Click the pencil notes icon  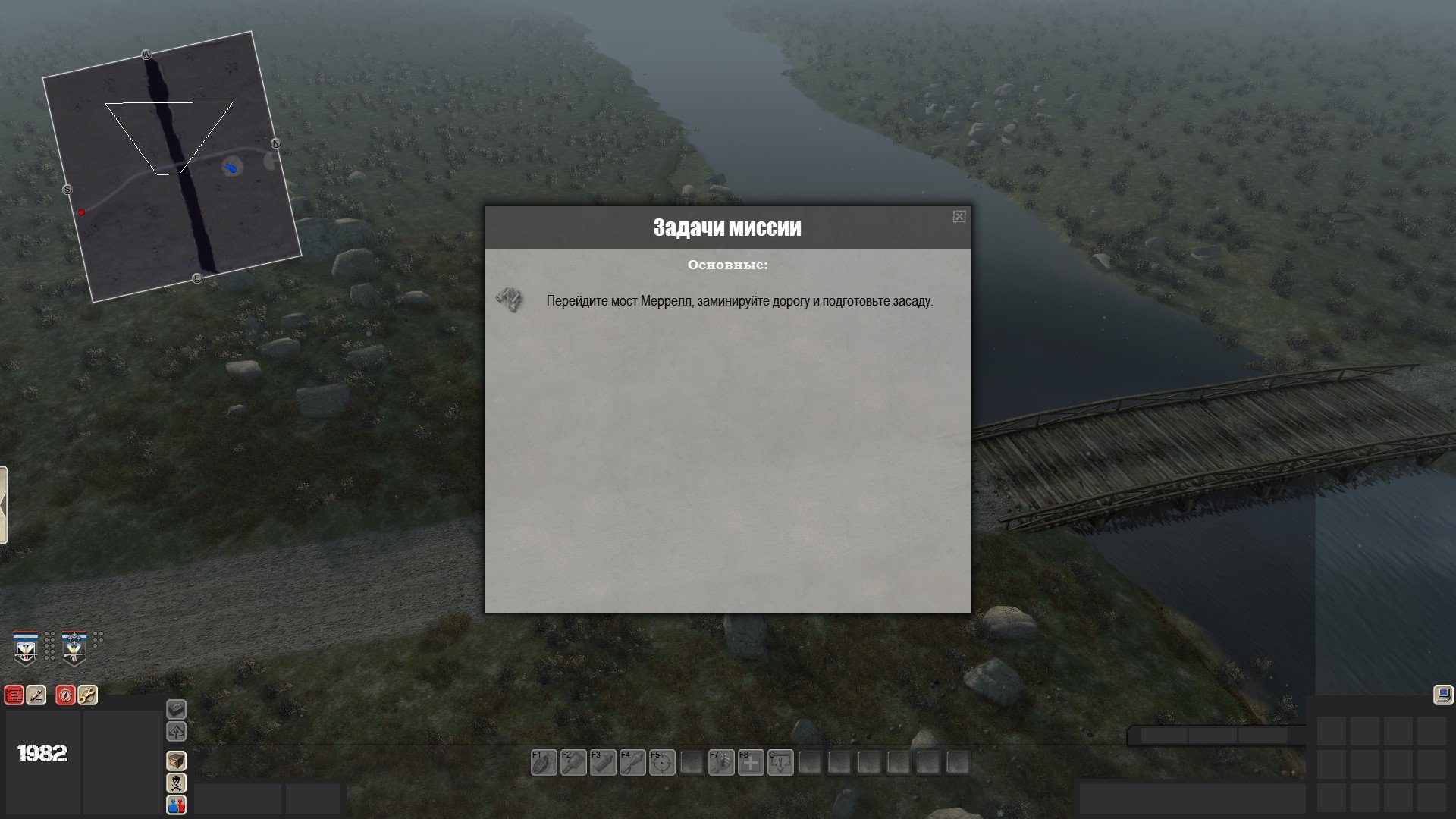coord(36,695)
